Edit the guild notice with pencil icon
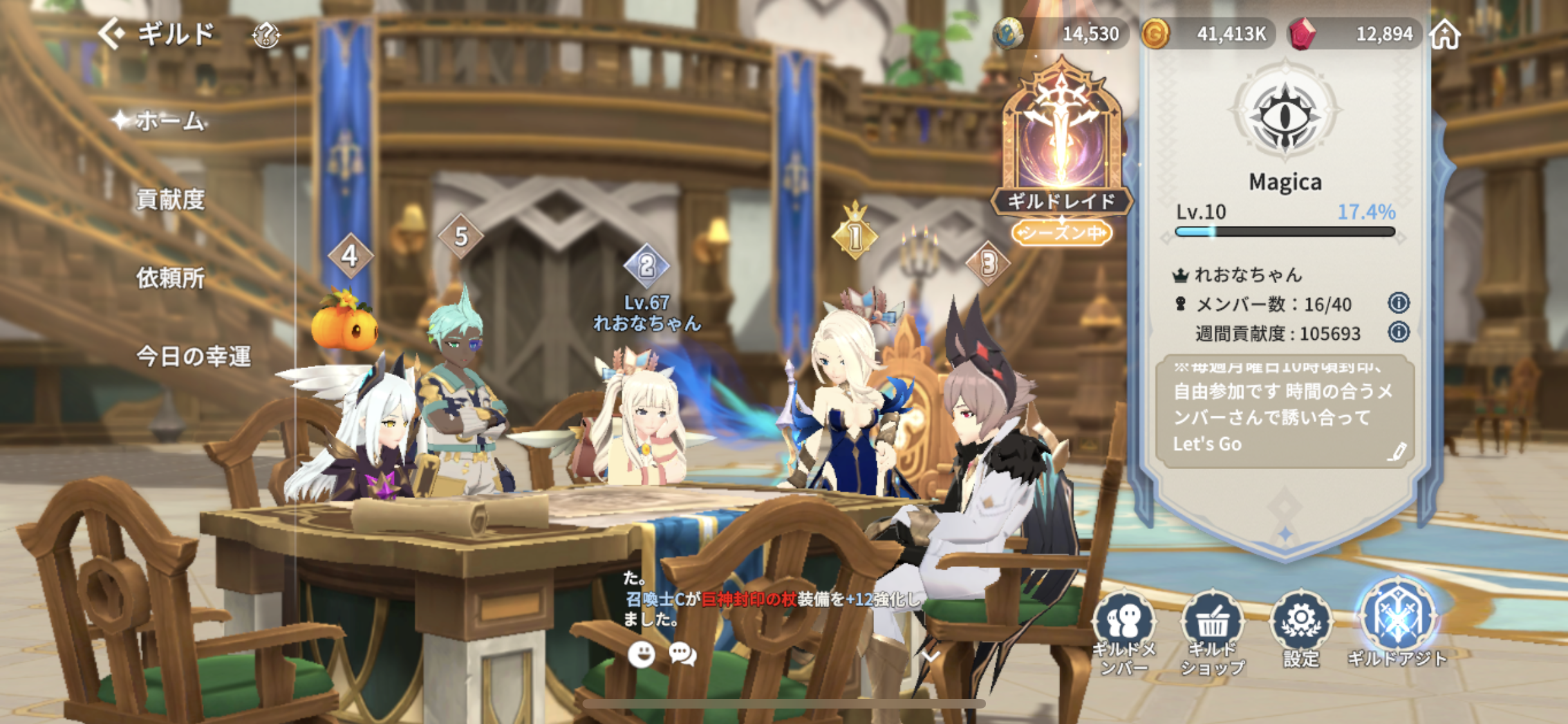Viewport: 1568px width, 724px height. [1396, 452]
